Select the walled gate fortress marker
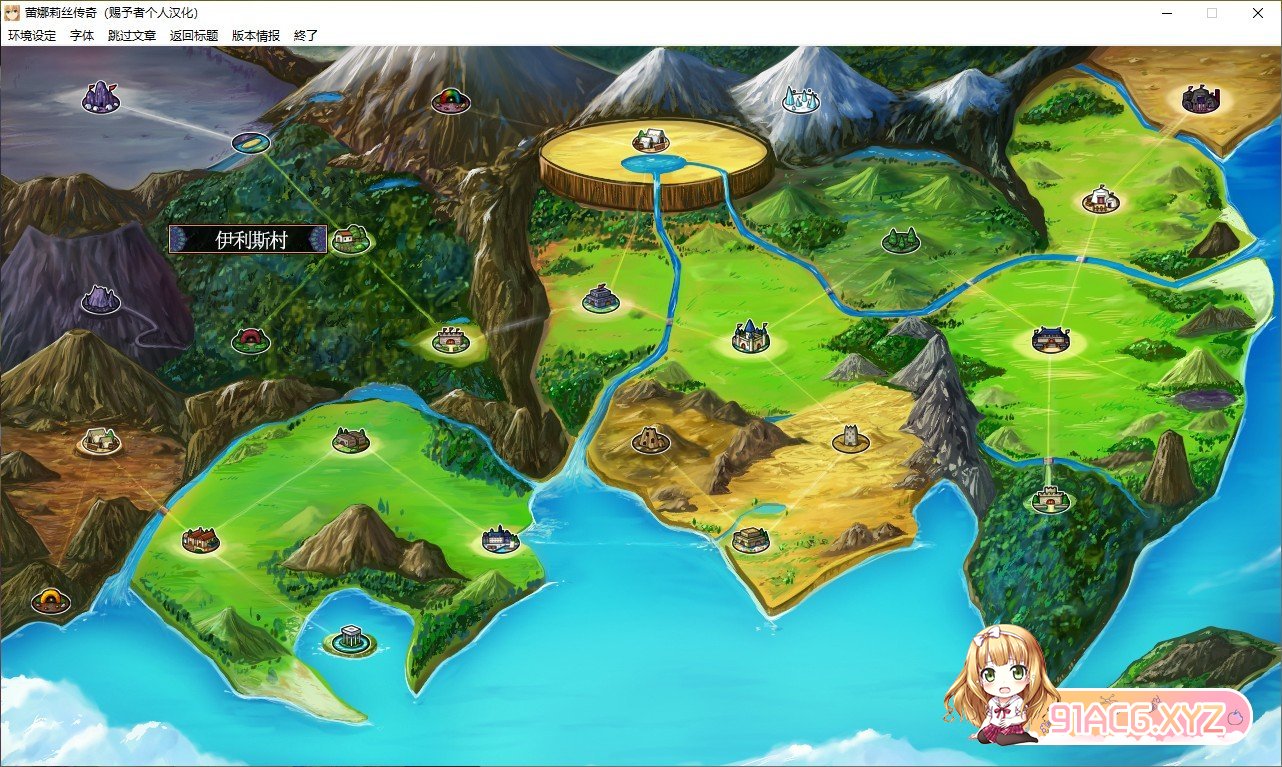The image size is (1282, 767). 1050,497
